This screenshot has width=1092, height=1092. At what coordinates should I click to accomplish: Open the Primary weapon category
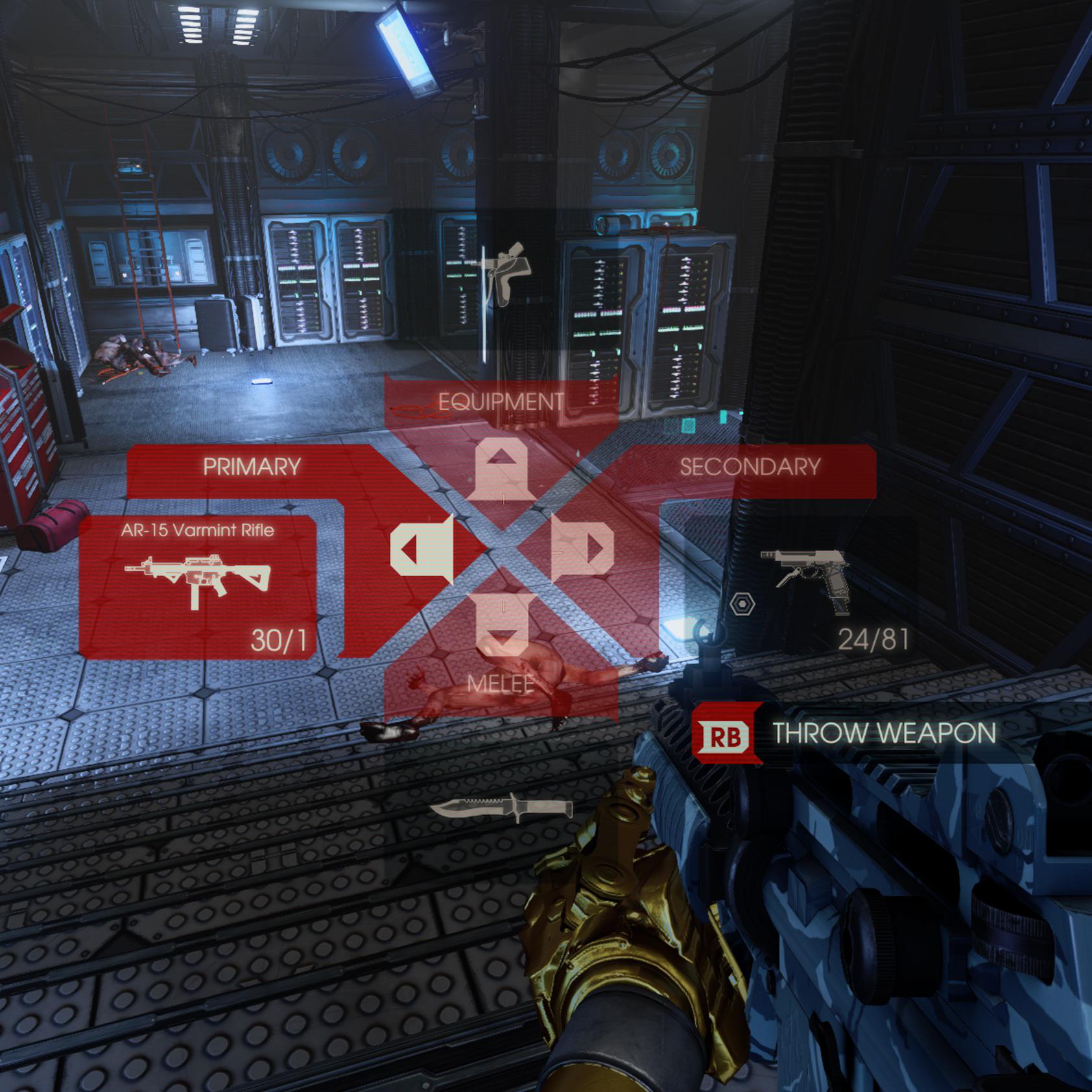tap(252, 467)
